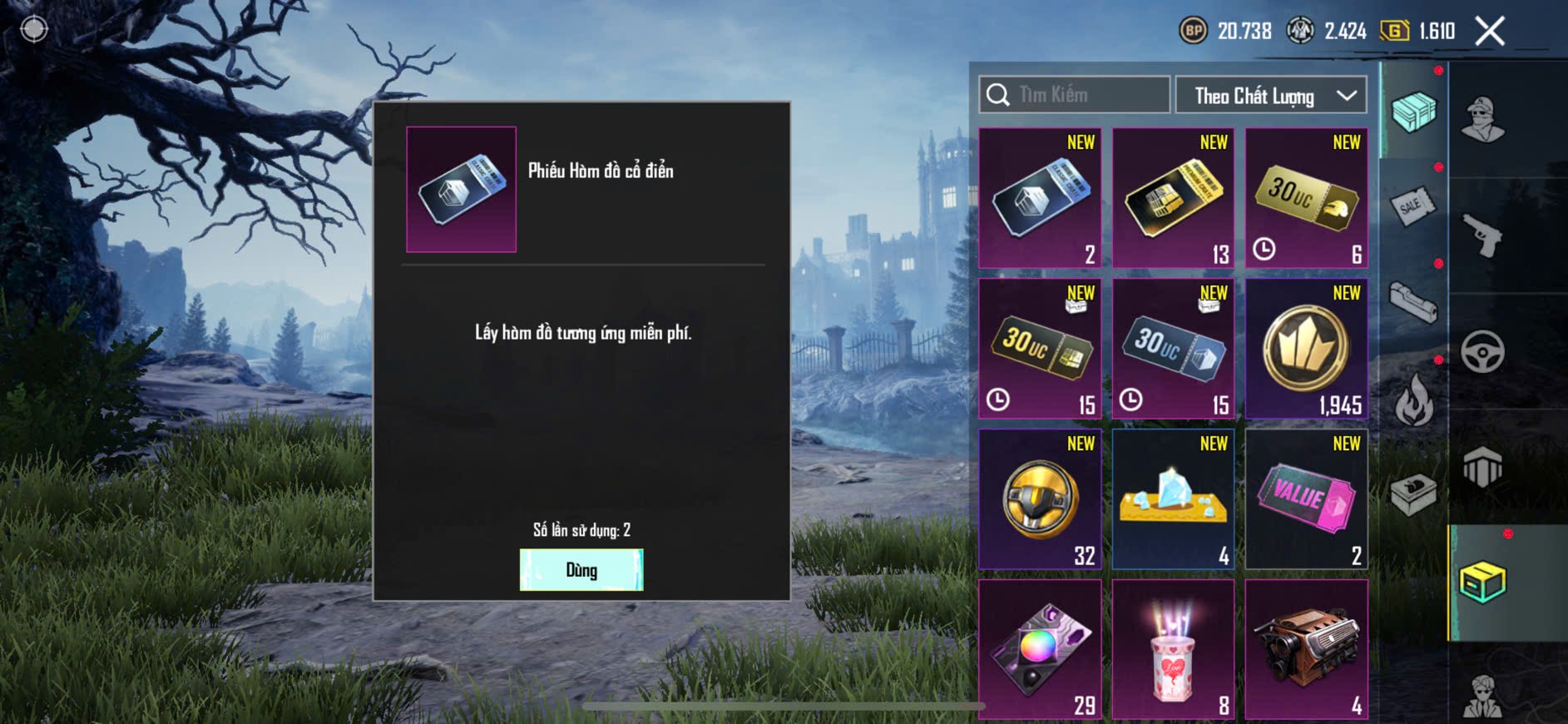Open the steering wheel vehicle category
1568x724 pixels.
[1483, 352]
